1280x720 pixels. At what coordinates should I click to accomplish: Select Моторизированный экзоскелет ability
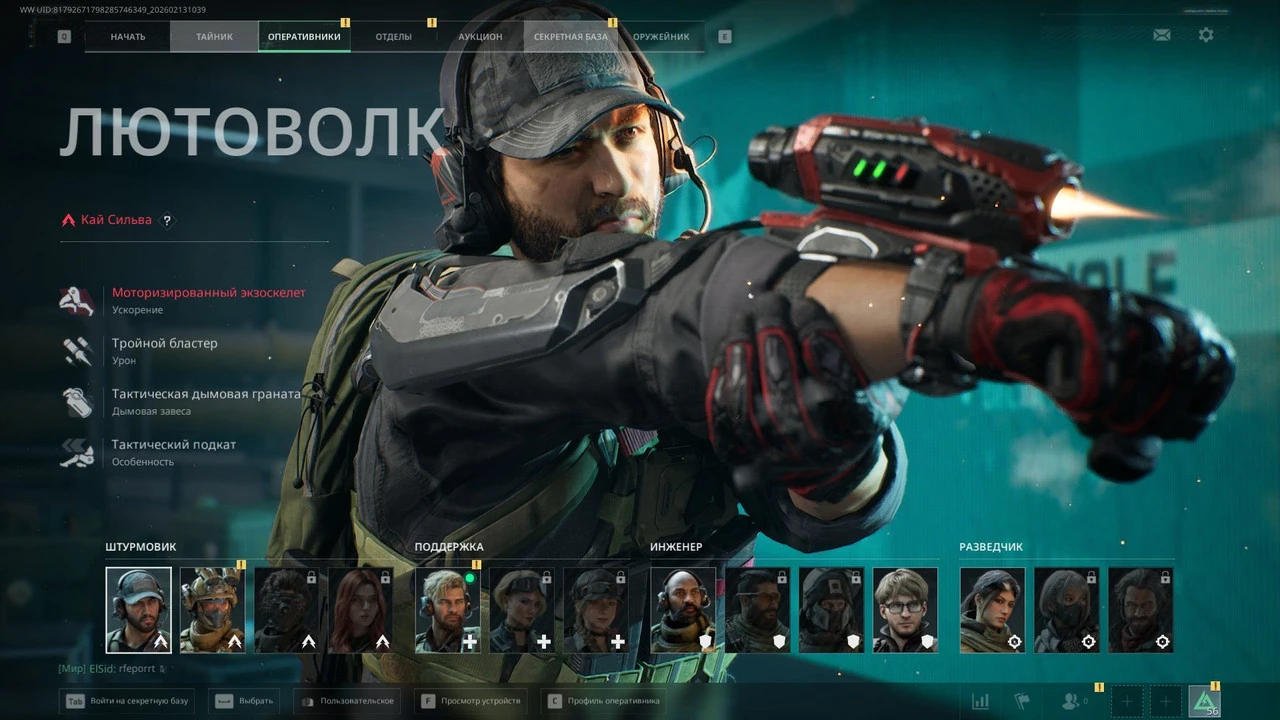[x=208, y=293]
